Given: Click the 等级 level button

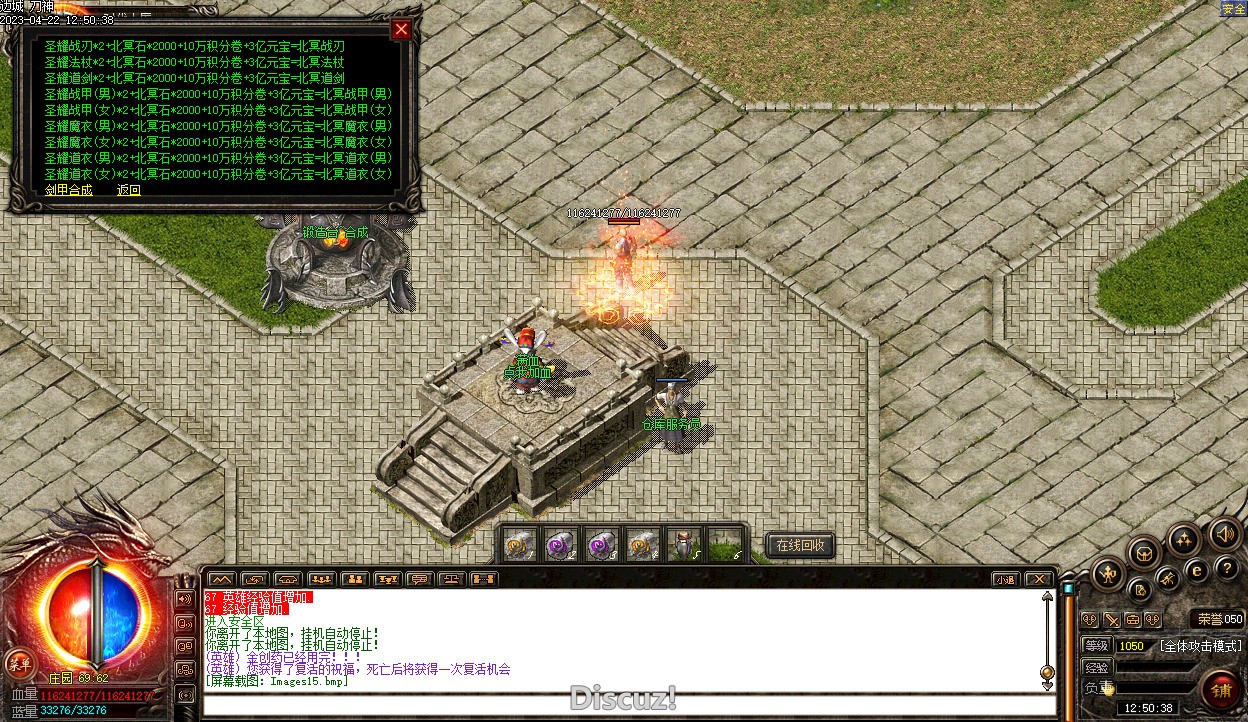Looking at the screenshot, I should [1097, 646].
